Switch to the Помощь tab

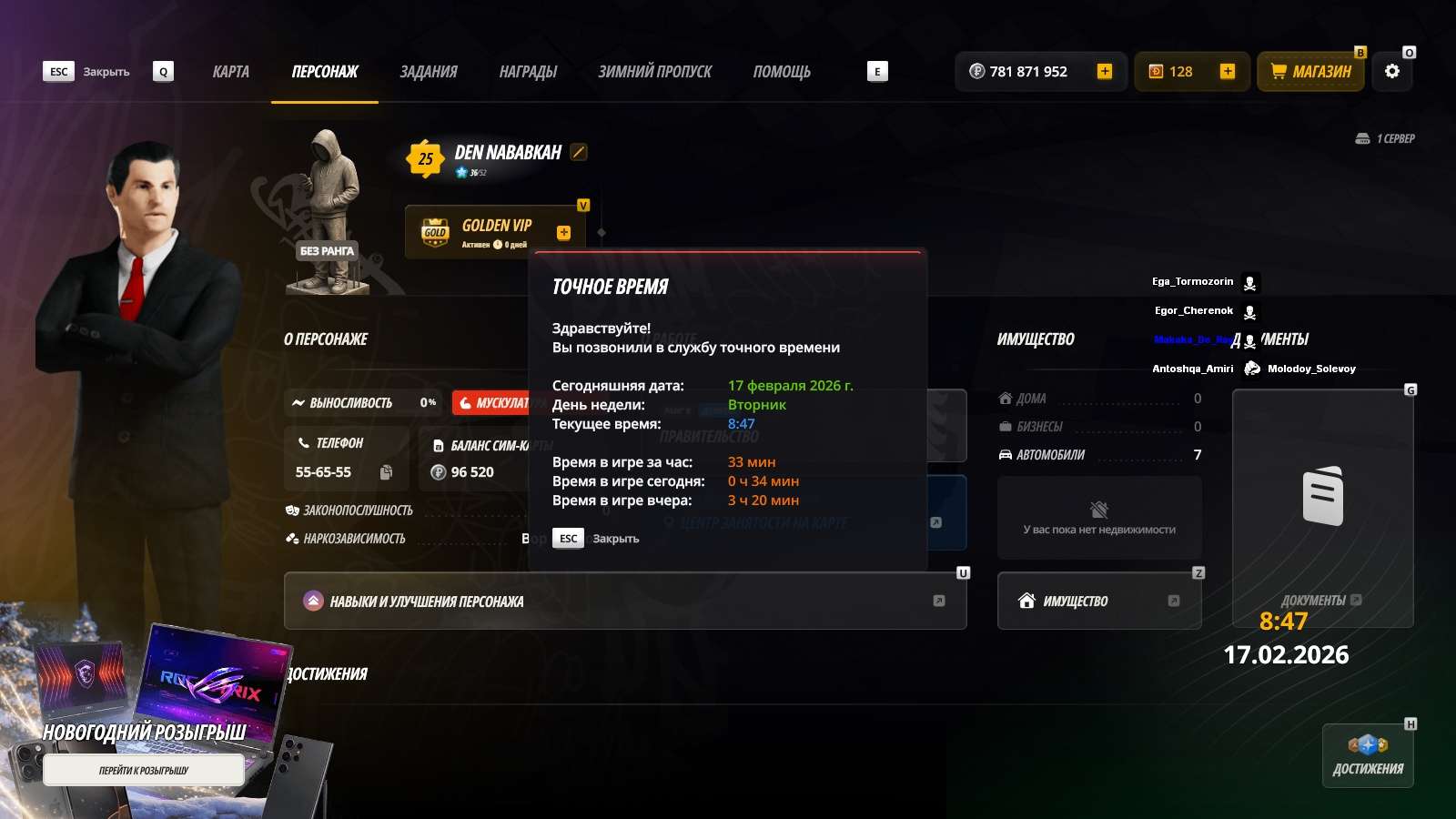(782, 72)
